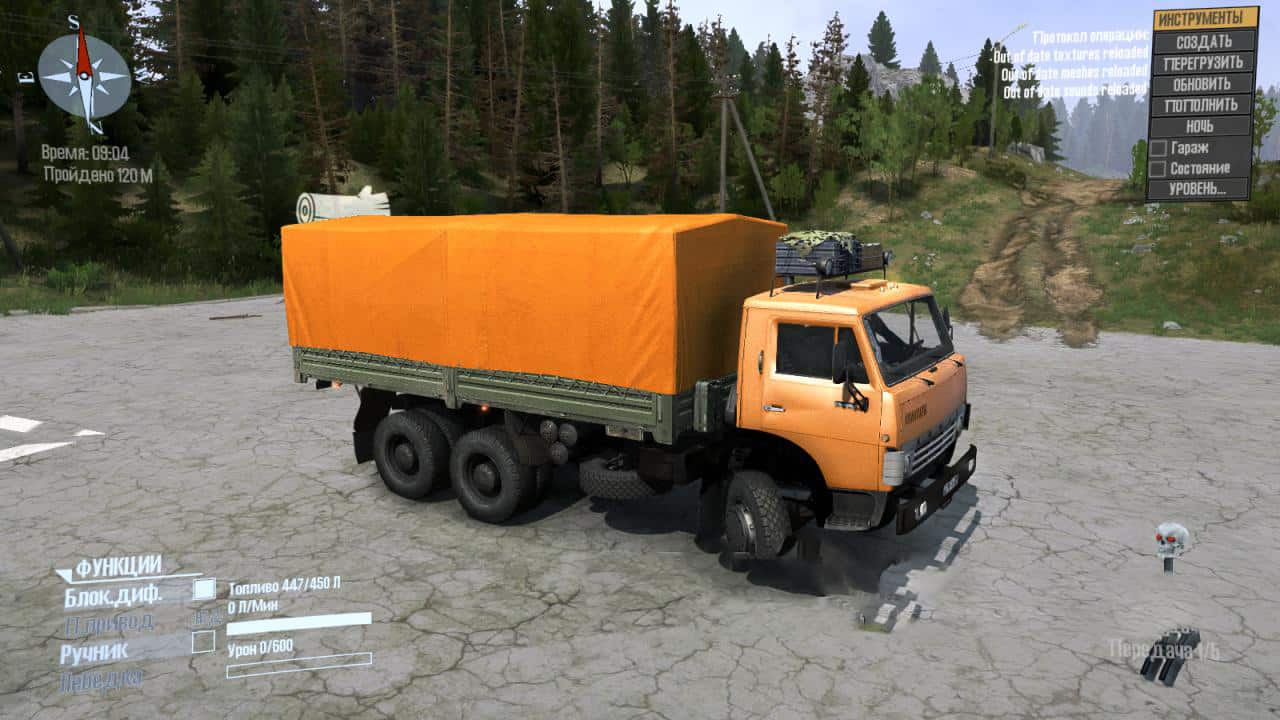Click the СОЗДАТЬ tools button
The width and height of the screenshot is (1280, 720).
point(1203,41)
